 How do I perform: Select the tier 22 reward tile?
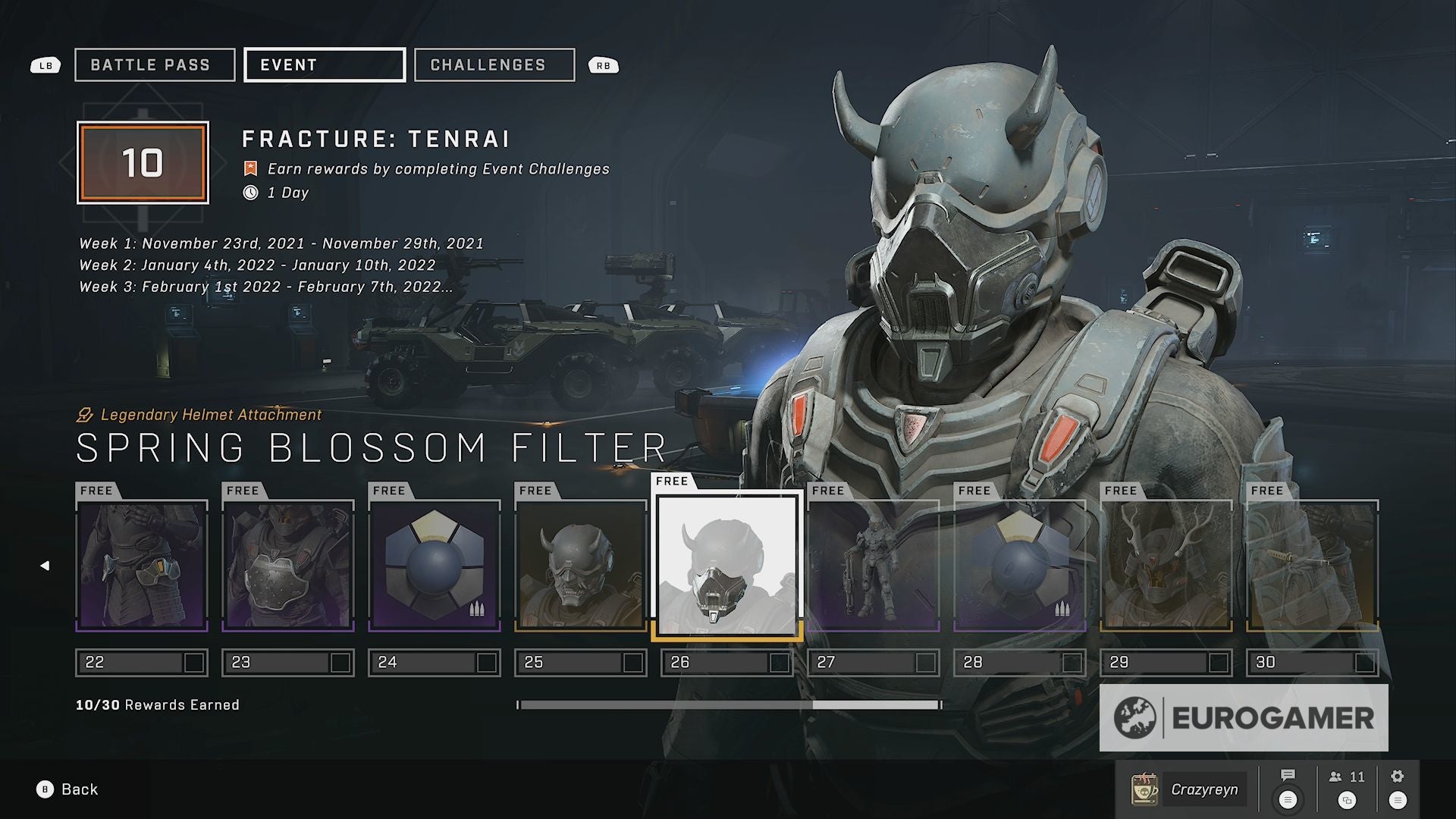[x=142, y=565]
